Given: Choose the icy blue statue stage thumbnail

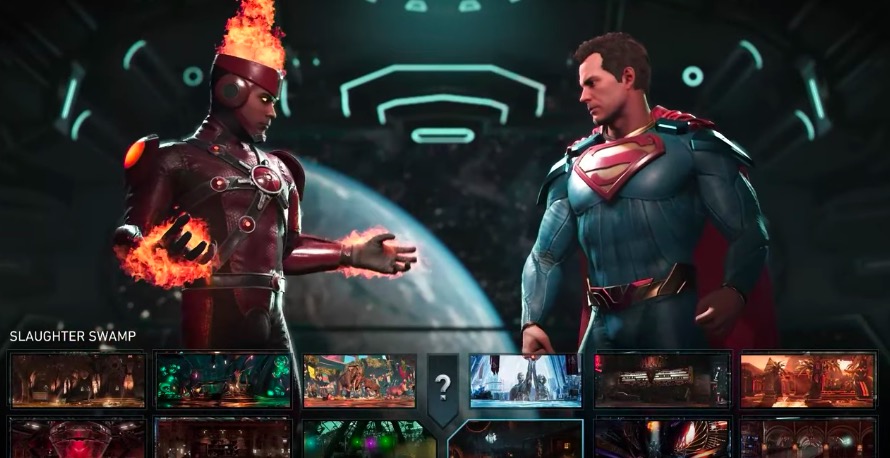Looking at the screenshot, I should [525, 380].
